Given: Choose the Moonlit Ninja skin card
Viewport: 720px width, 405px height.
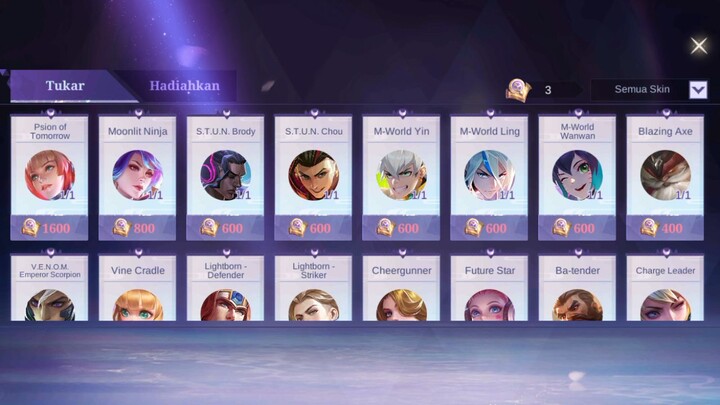Looking at the screenshot, I should pyautogui.click(x=137, y=176).
